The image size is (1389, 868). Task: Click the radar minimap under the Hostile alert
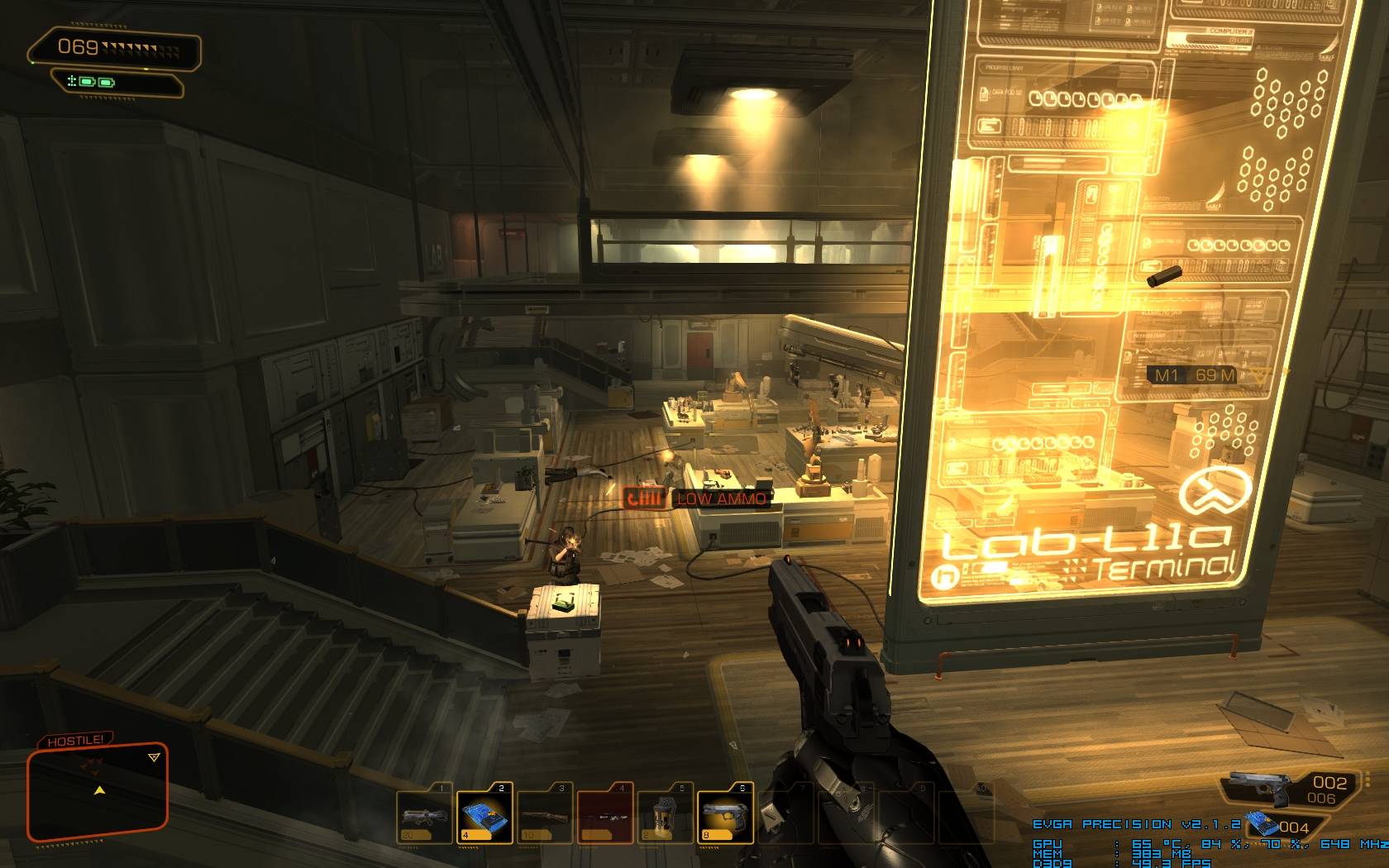[98, 791]
